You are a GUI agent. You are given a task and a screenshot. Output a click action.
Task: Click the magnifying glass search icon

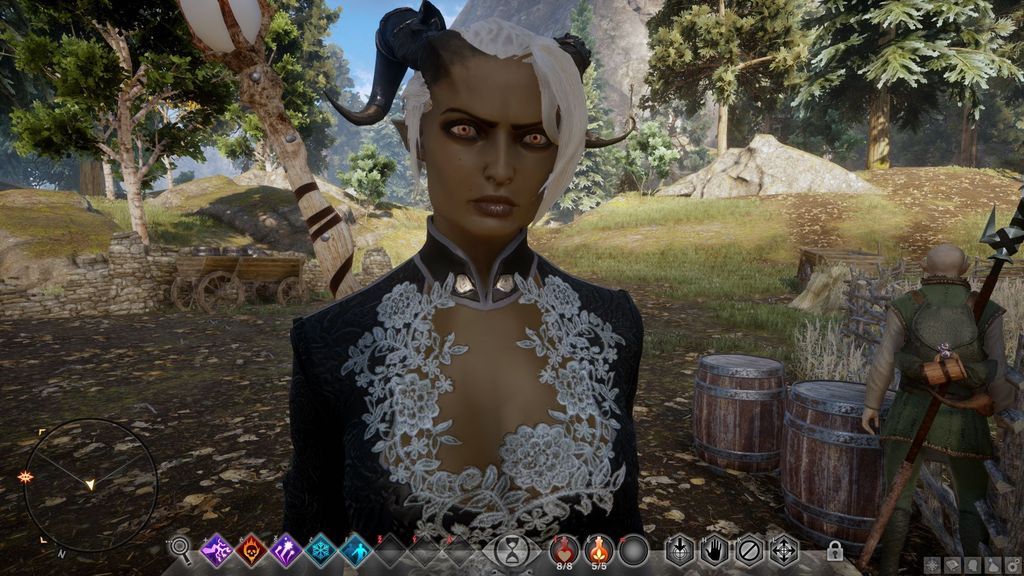180,547
